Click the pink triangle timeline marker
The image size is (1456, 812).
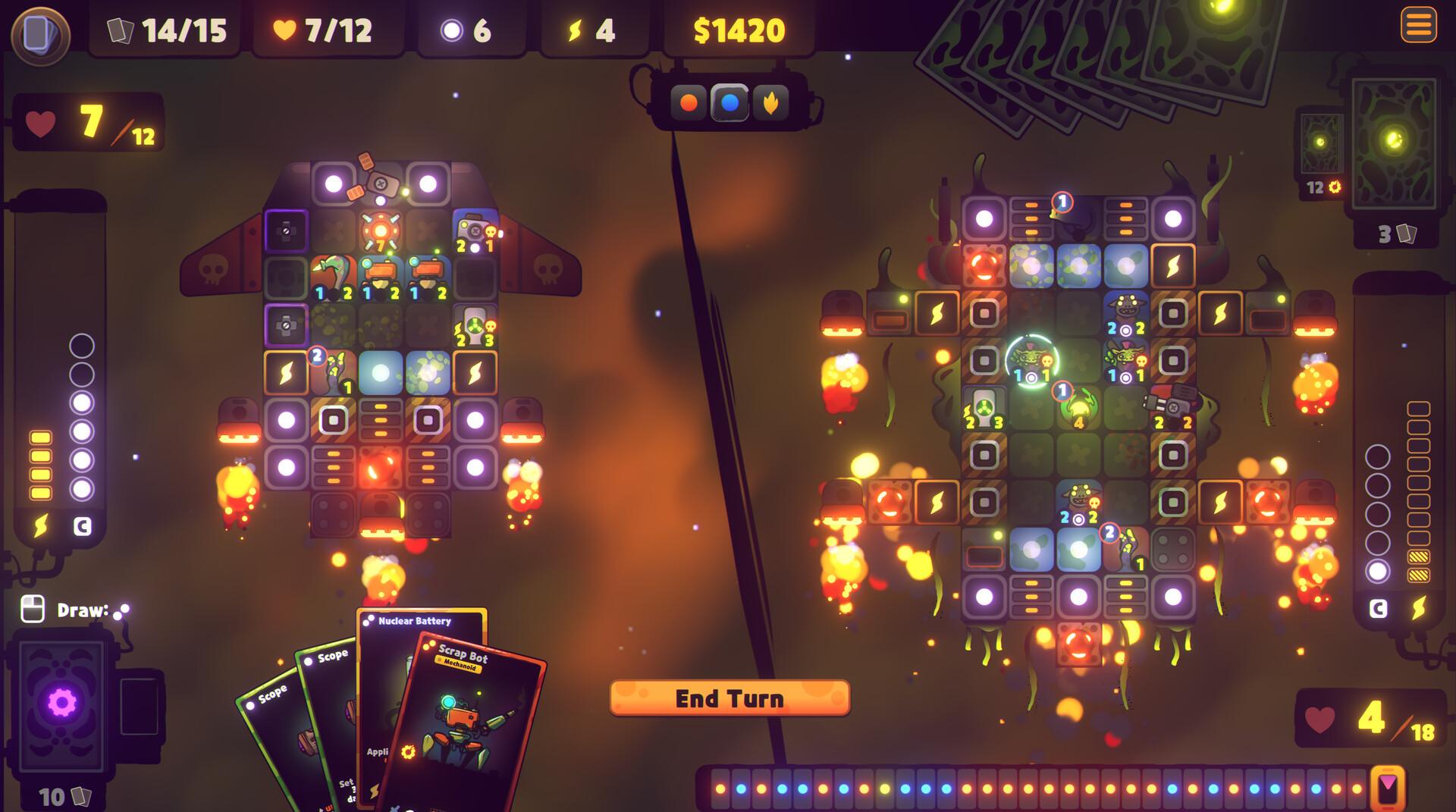pos(1388,787)
